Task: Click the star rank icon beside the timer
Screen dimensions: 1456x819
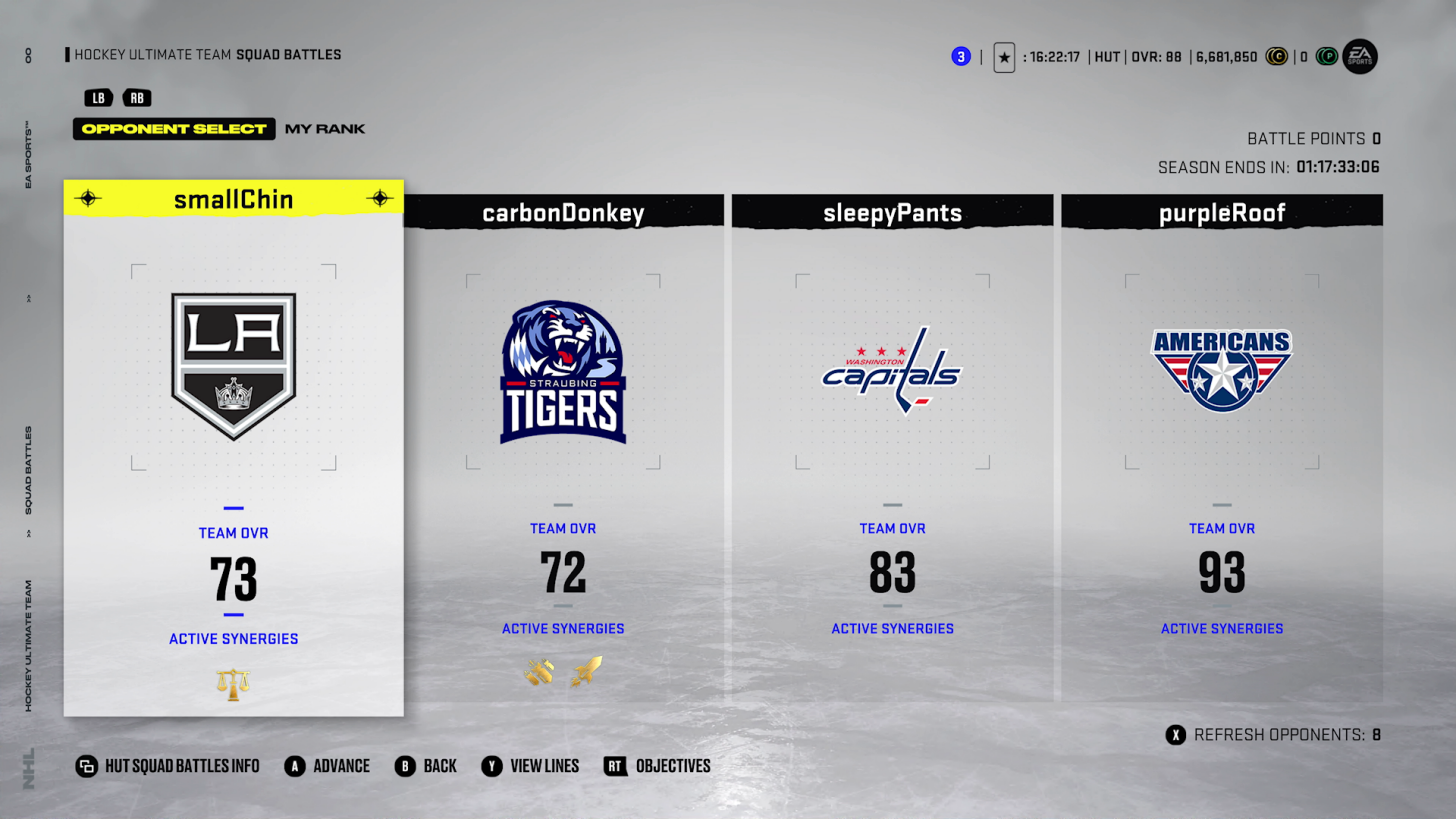Action: tap(1004, 57)
